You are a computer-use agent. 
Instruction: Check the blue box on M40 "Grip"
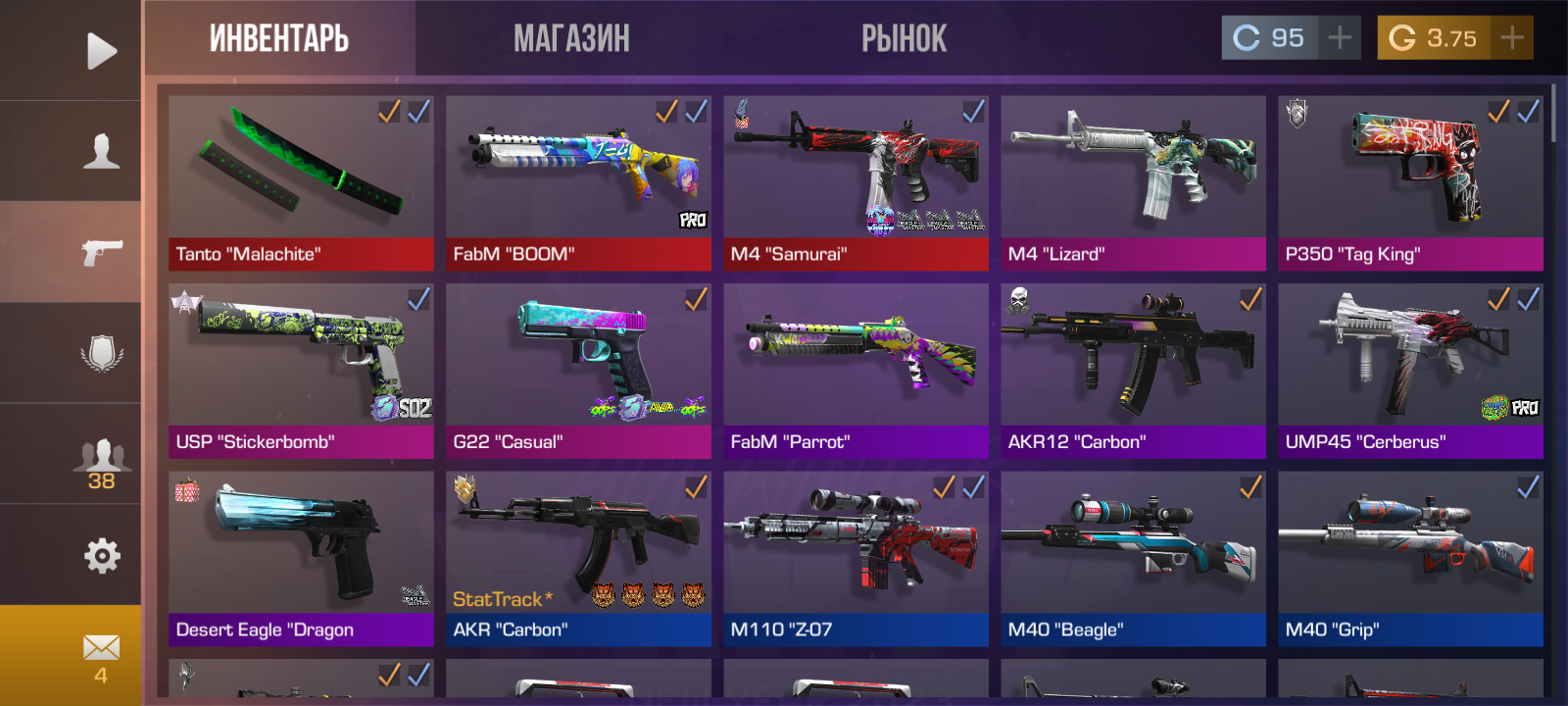click(1526, 487)
